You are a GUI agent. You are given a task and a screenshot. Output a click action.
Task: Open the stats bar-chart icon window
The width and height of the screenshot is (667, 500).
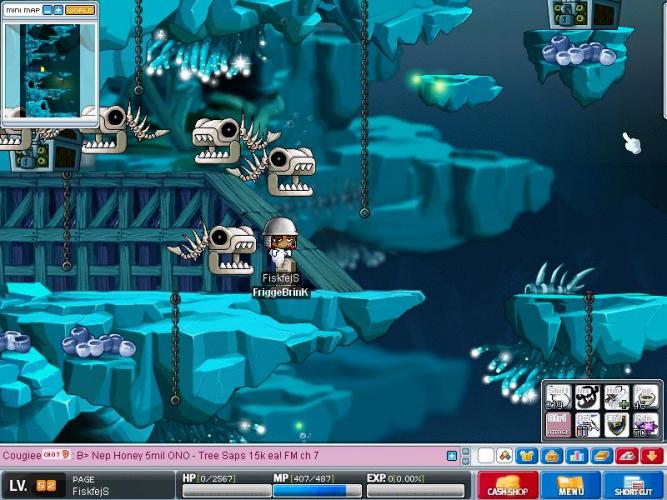(x=576, y=456)
